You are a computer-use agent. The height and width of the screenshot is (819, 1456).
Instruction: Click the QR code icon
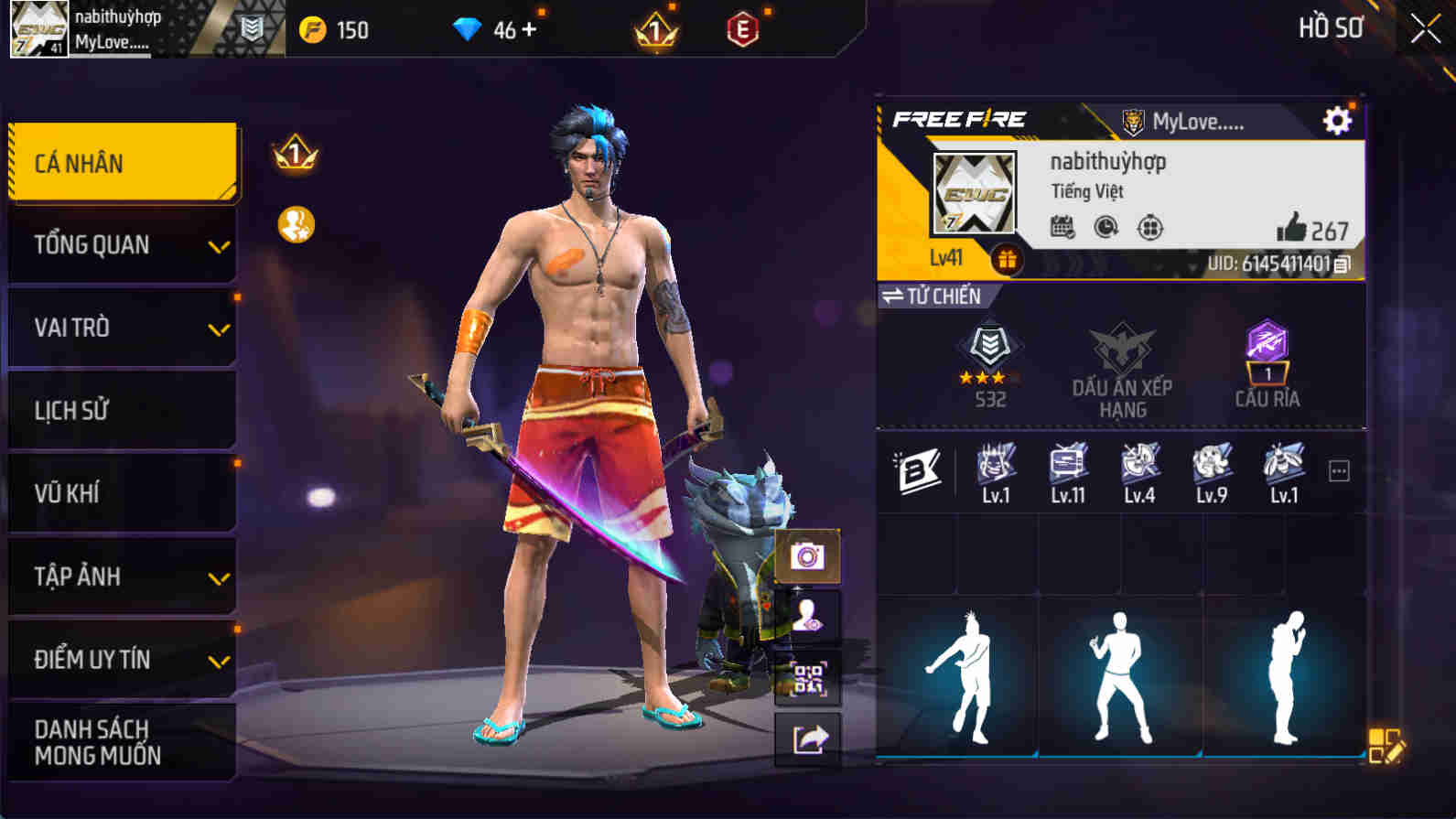coord(808,677)
